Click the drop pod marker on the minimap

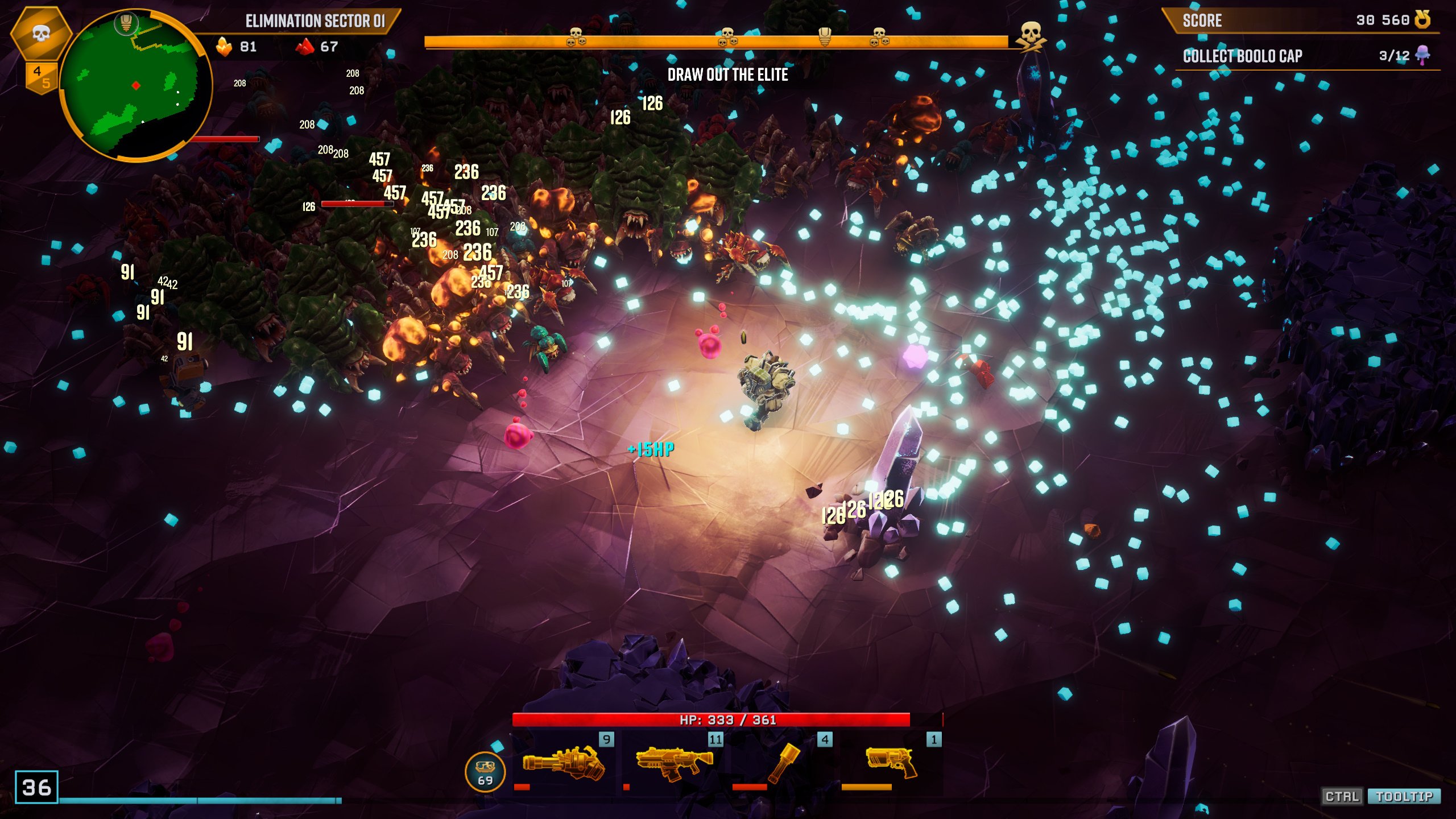click(x=126, y=23)
